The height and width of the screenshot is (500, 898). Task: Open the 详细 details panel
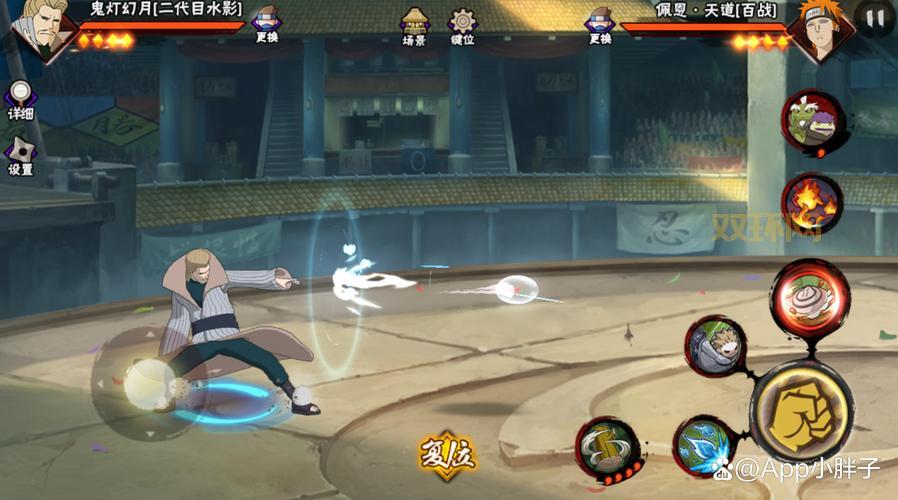[x=20, y=101]
